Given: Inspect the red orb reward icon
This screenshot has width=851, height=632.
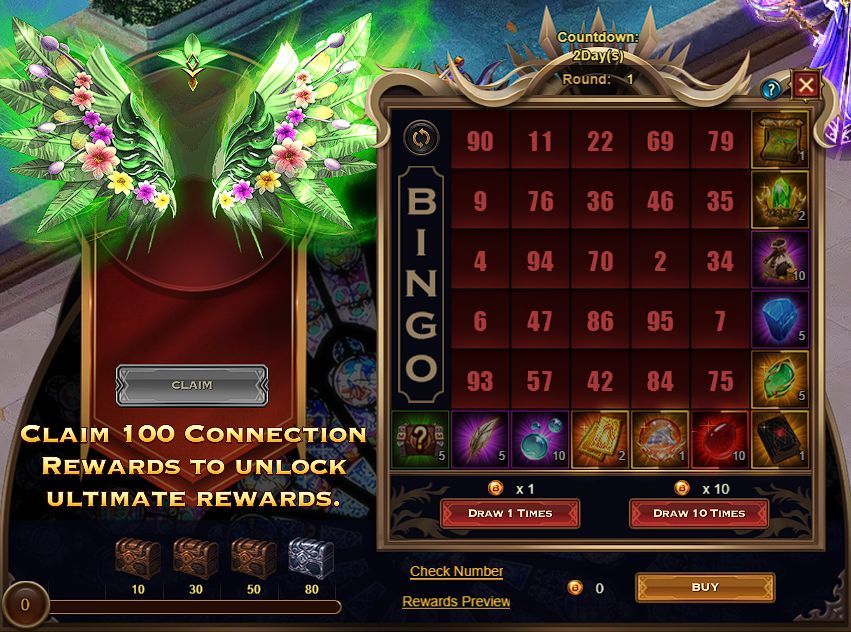Looking at the screenshot, I should point(720,440).
